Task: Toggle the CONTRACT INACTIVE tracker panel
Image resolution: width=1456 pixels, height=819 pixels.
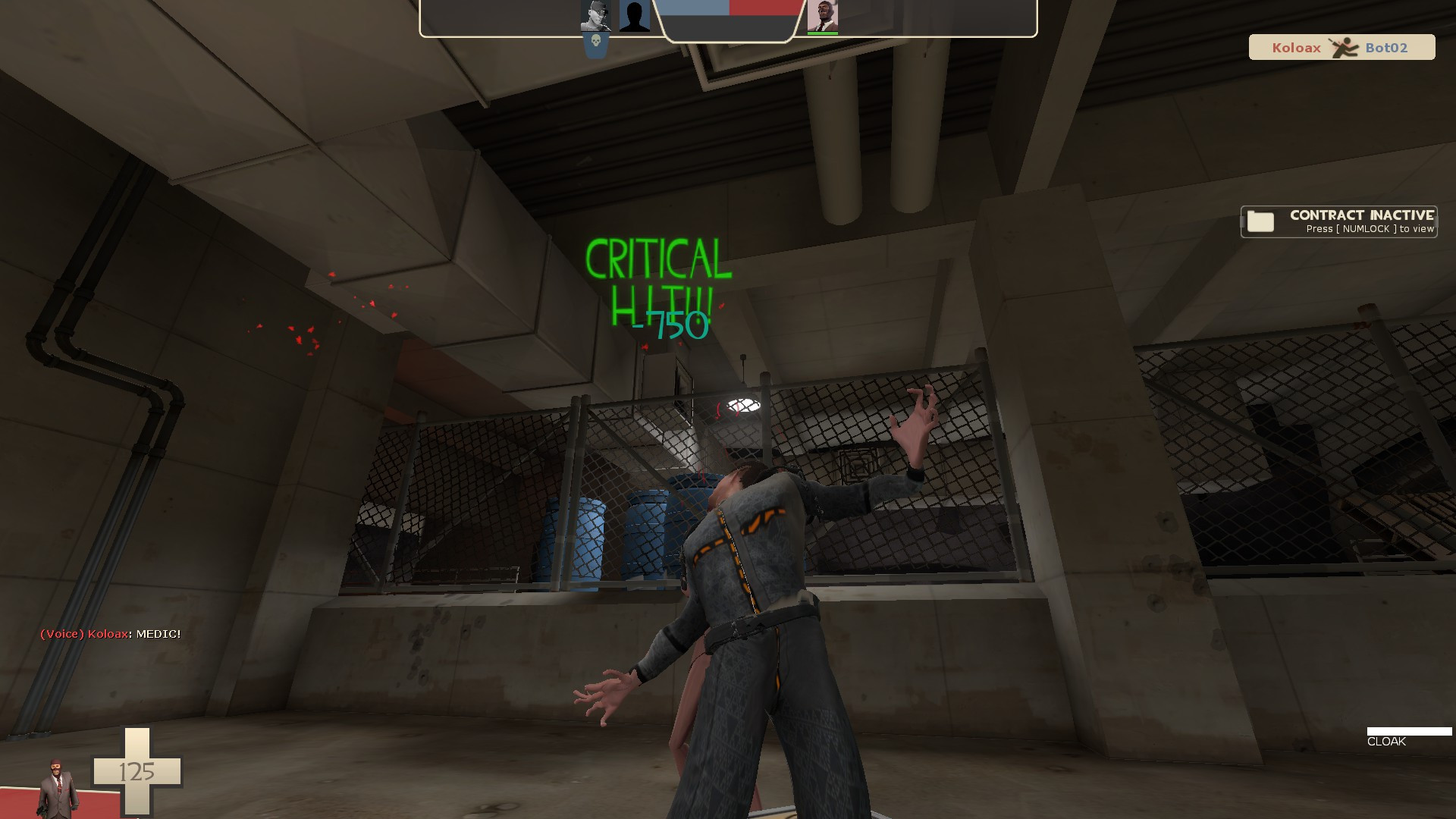Action: click(x=1337, y=221)
